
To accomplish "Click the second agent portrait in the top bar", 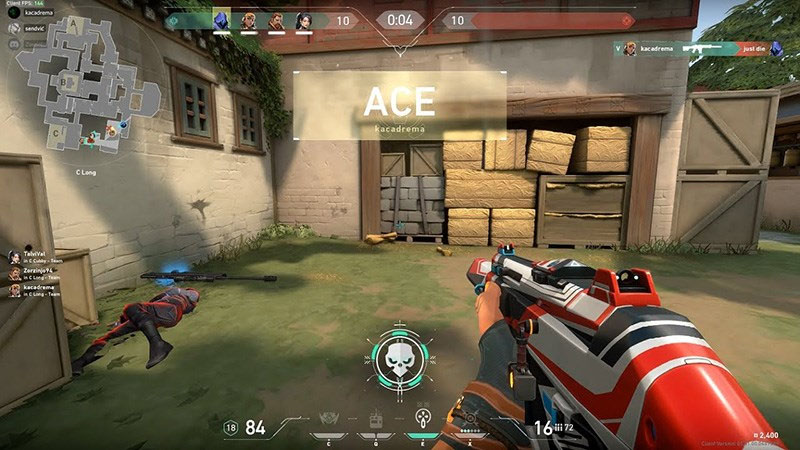I will 249,20.
